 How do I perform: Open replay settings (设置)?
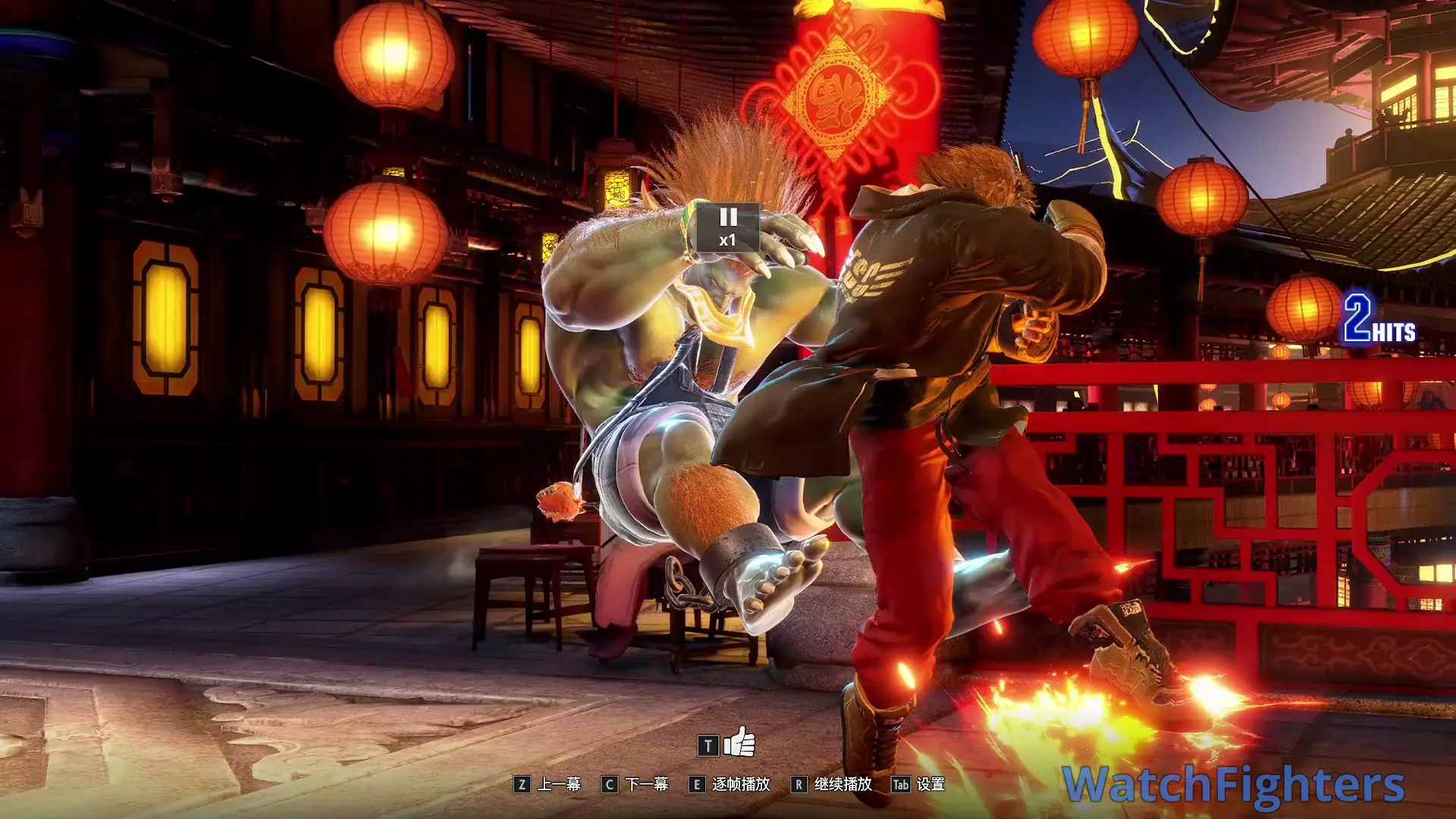918,784
